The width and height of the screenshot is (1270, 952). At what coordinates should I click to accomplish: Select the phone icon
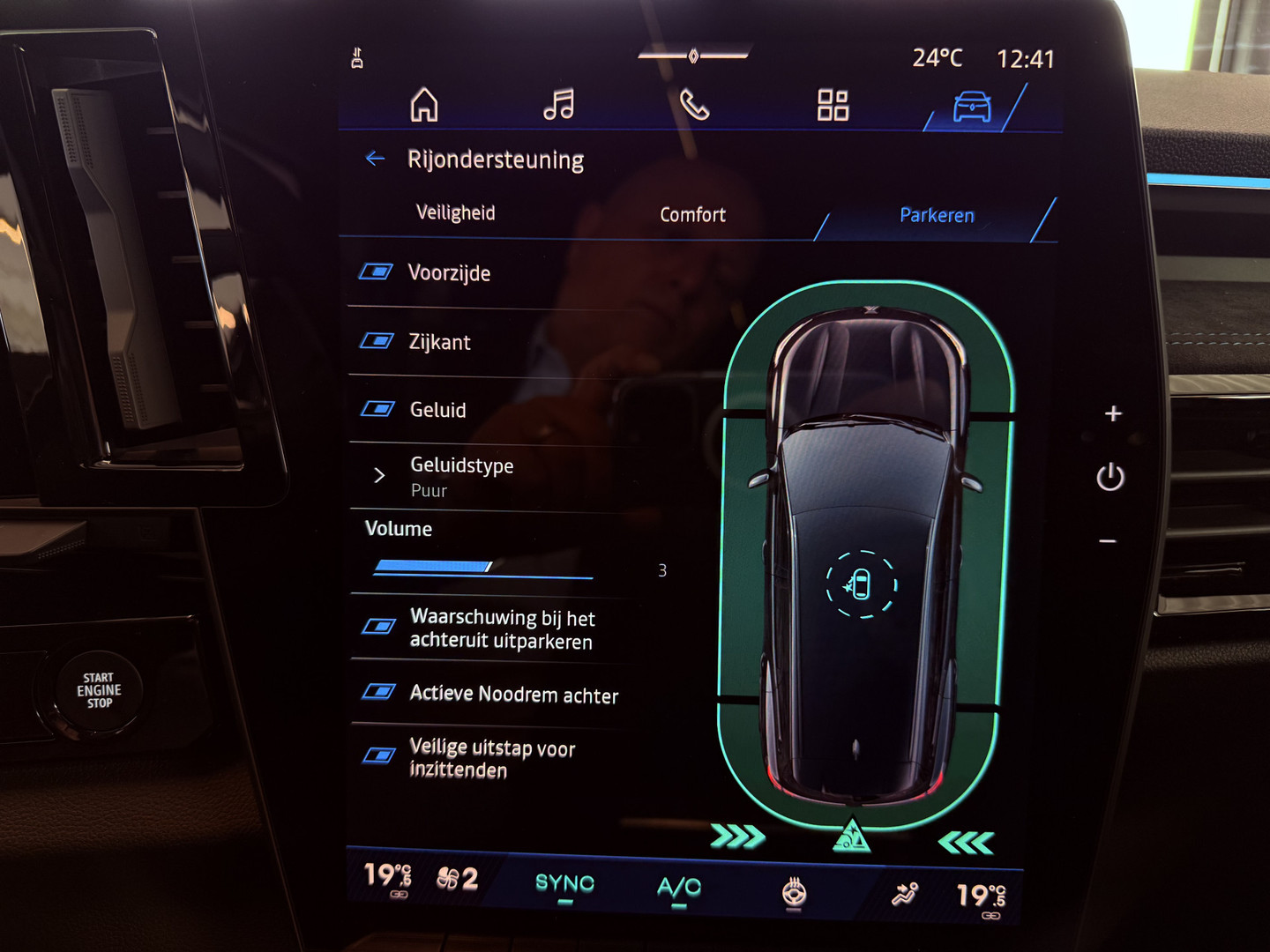click(693, 104)
